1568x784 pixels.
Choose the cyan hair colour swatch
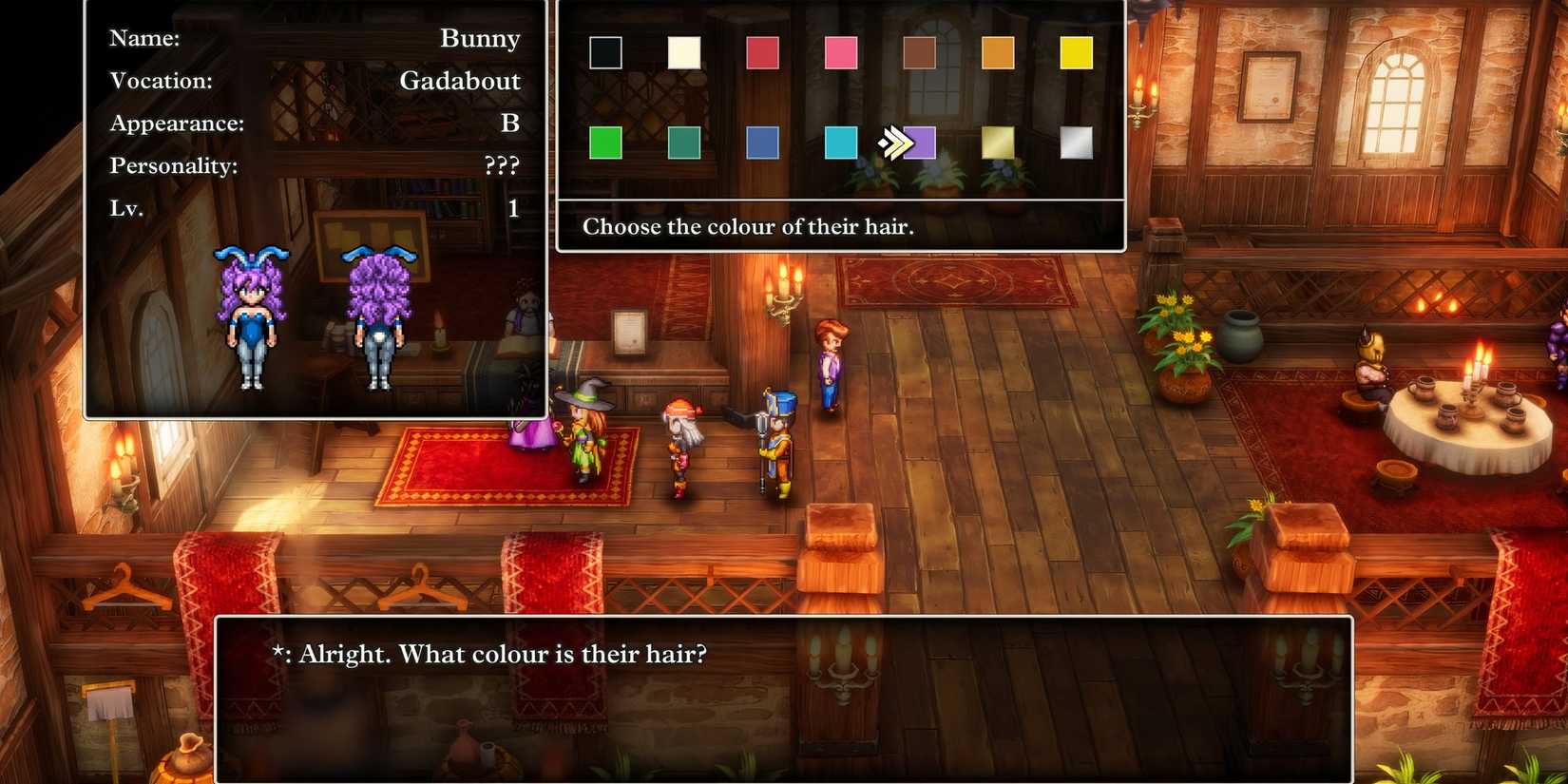[842, 143]
